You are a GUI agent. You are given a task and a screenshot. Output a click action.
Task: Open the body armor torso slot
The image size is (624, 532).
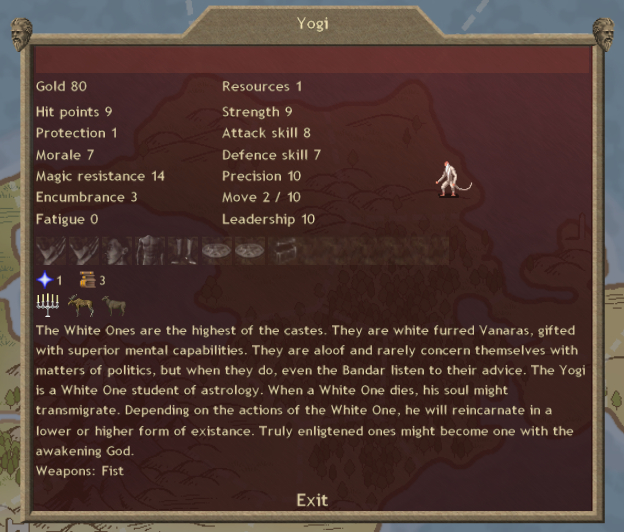coord(150,250)
